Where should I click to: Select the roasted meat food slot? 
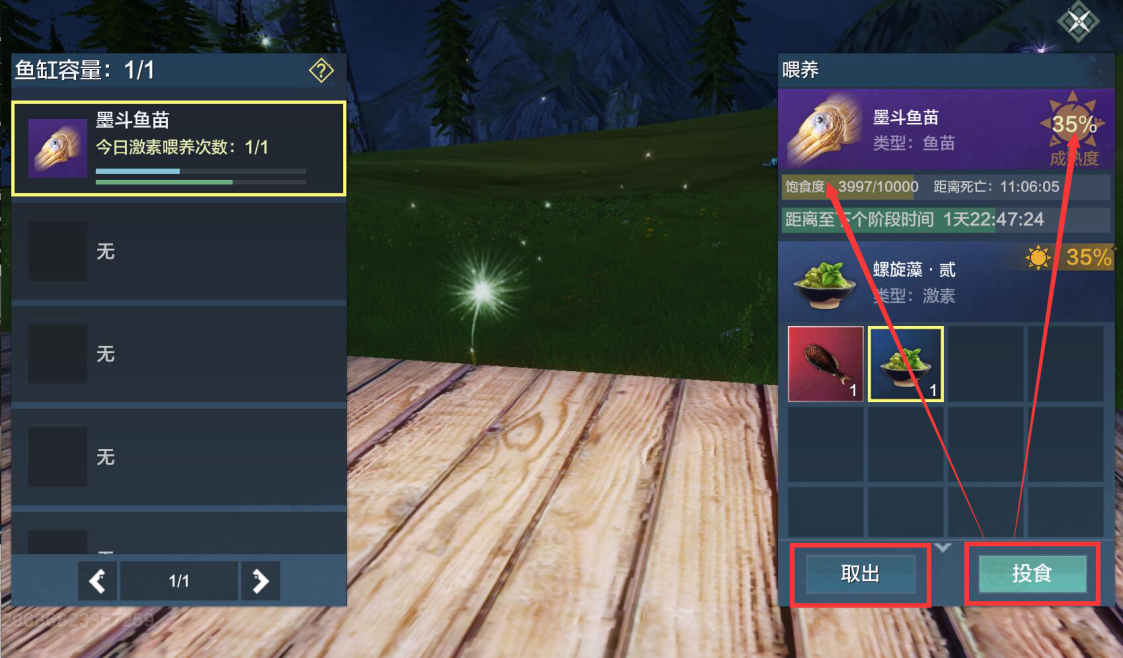(826, 363)
